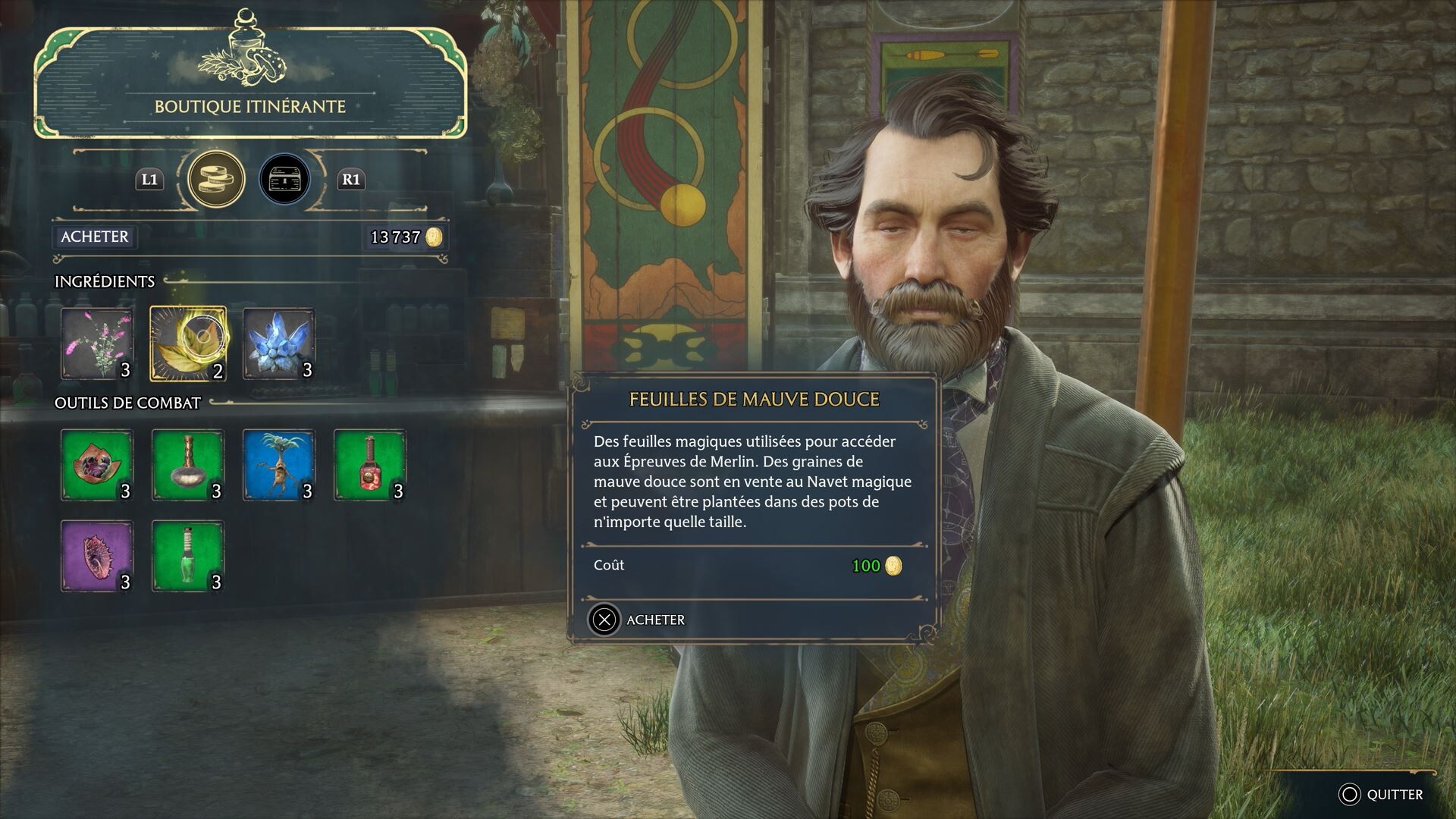
Task: Switch to the gold coins buy tab
Action: pyautogui.click(x=216, y=180)
